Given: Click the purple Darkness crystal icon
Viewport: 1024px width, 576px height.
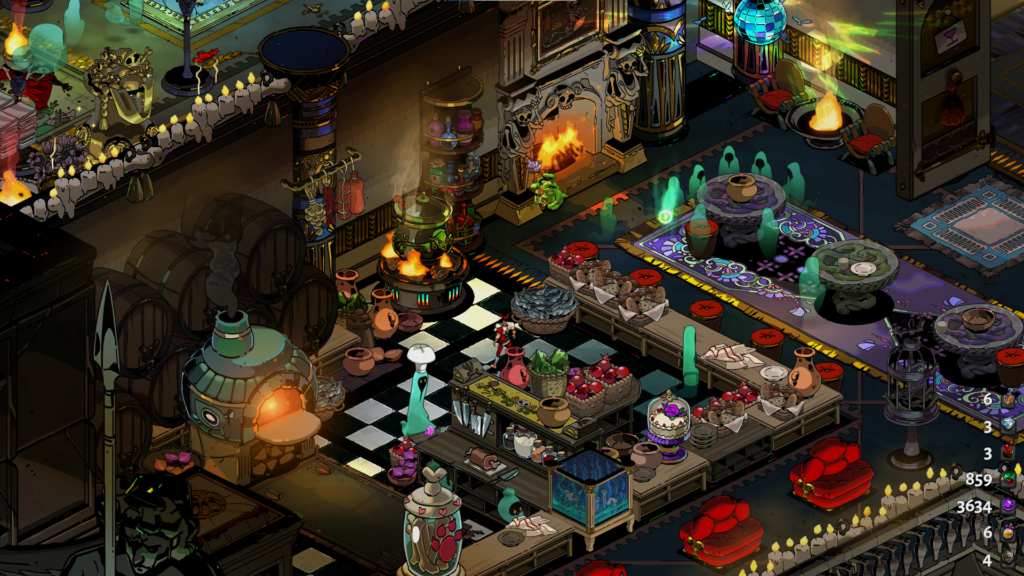Looking at the screenshot, I should click(x=1008, y=506).
